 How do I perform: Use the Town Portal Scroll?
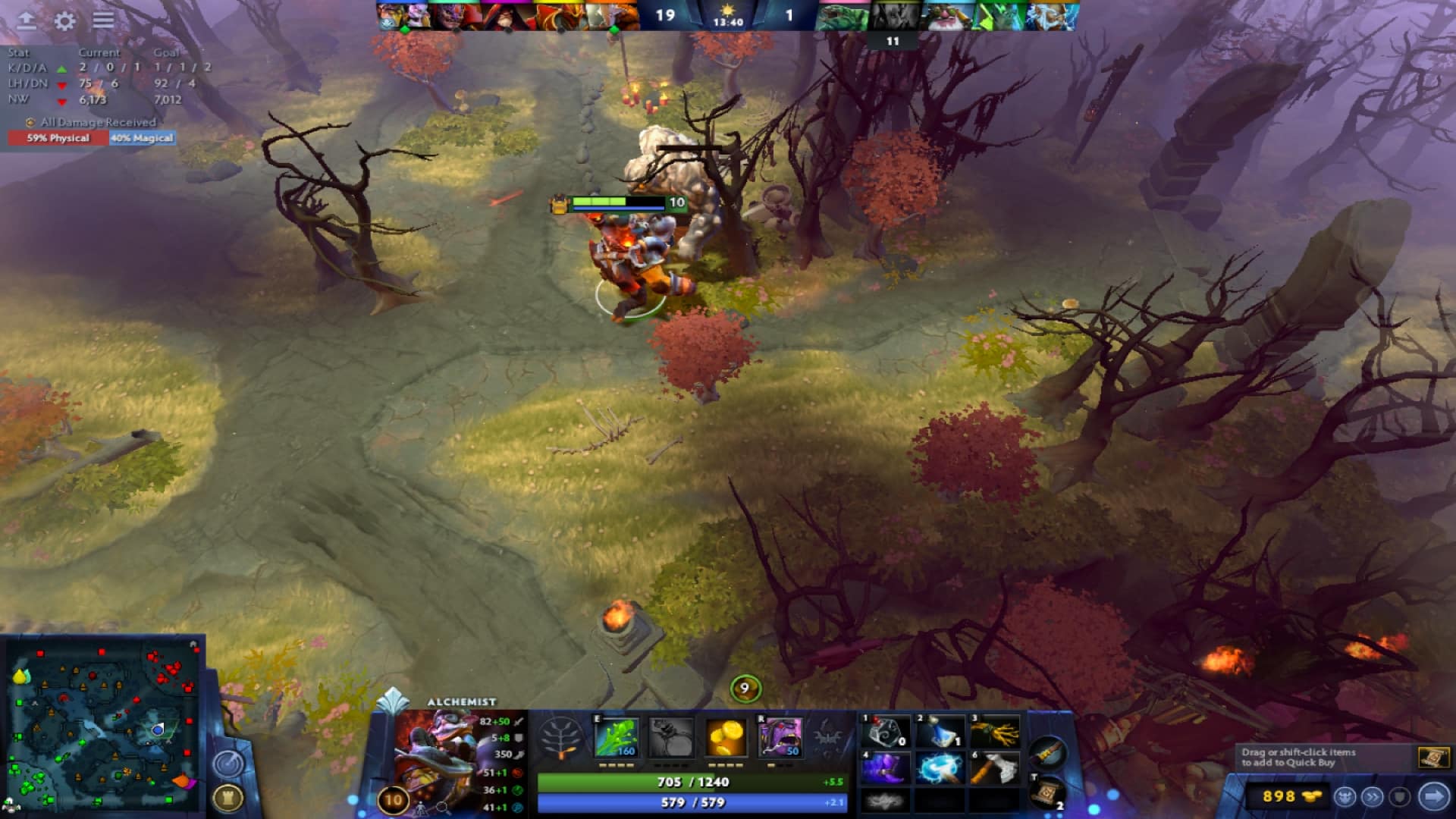1048,793
